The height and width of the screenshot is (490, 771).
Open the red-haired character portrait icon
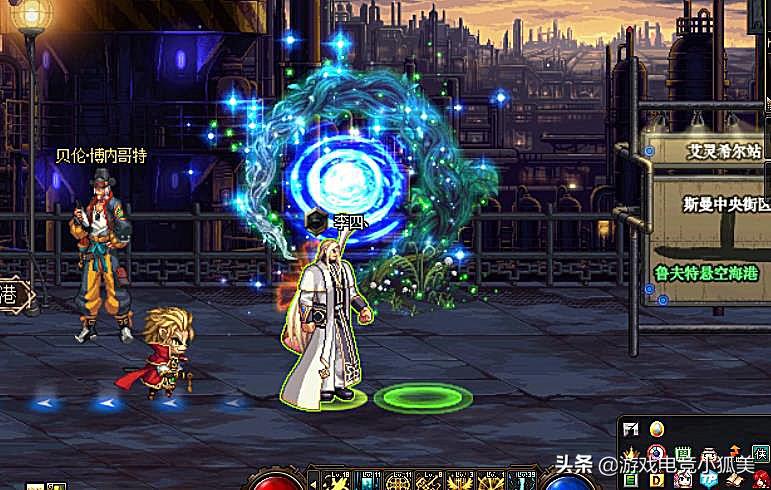[761, 478]
